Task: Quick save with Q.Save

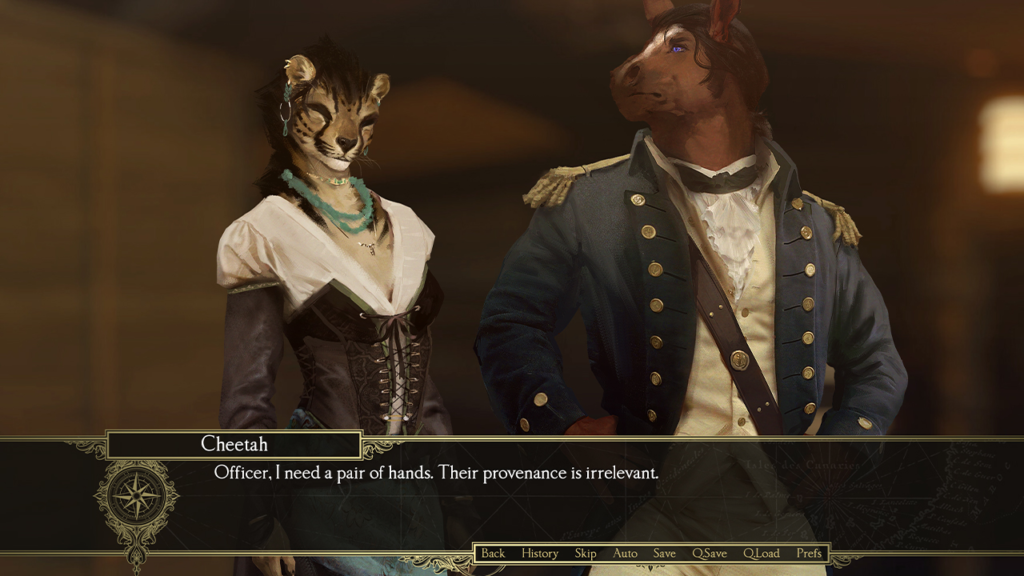Action: pyautogui.click(x=710, y=553)
